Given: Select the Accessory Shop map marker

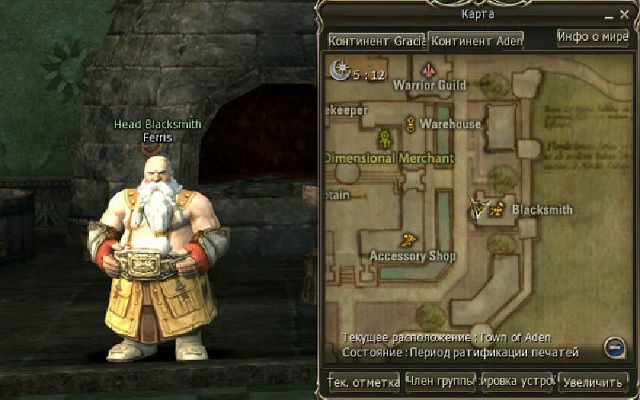Looking at the screenshot, I should pyautogui.click(x=408, y=240).
